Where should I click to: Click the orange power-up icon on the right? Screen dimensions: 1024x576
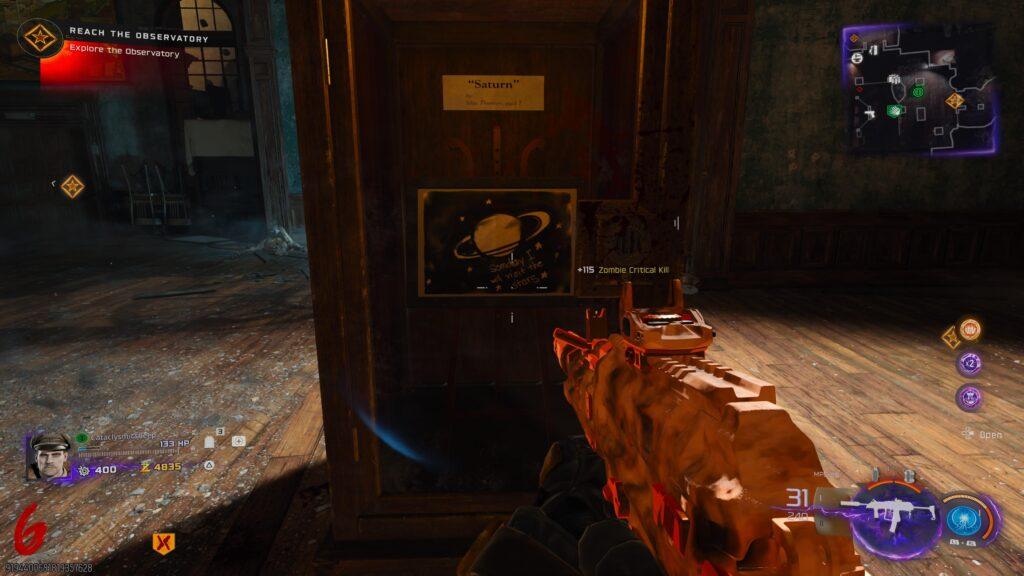[969, 329]
